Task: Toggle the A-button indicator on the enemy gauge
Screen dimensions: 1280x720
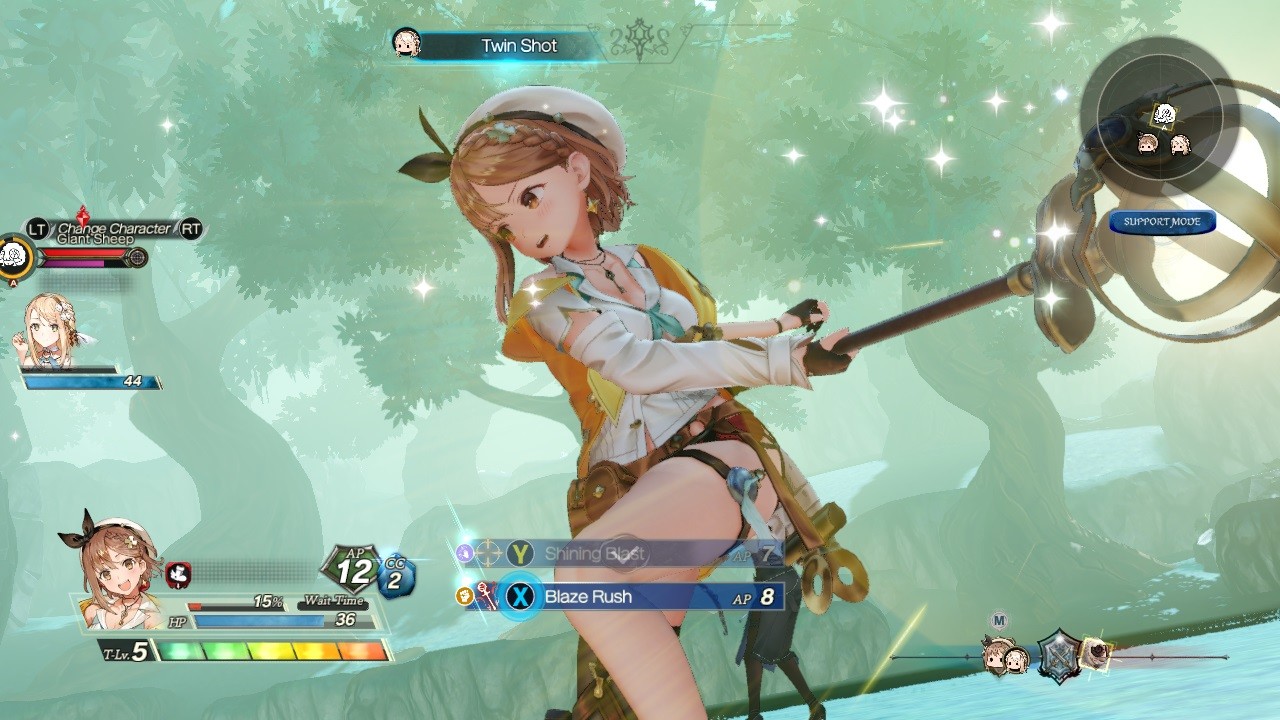Action: (14, 281)
